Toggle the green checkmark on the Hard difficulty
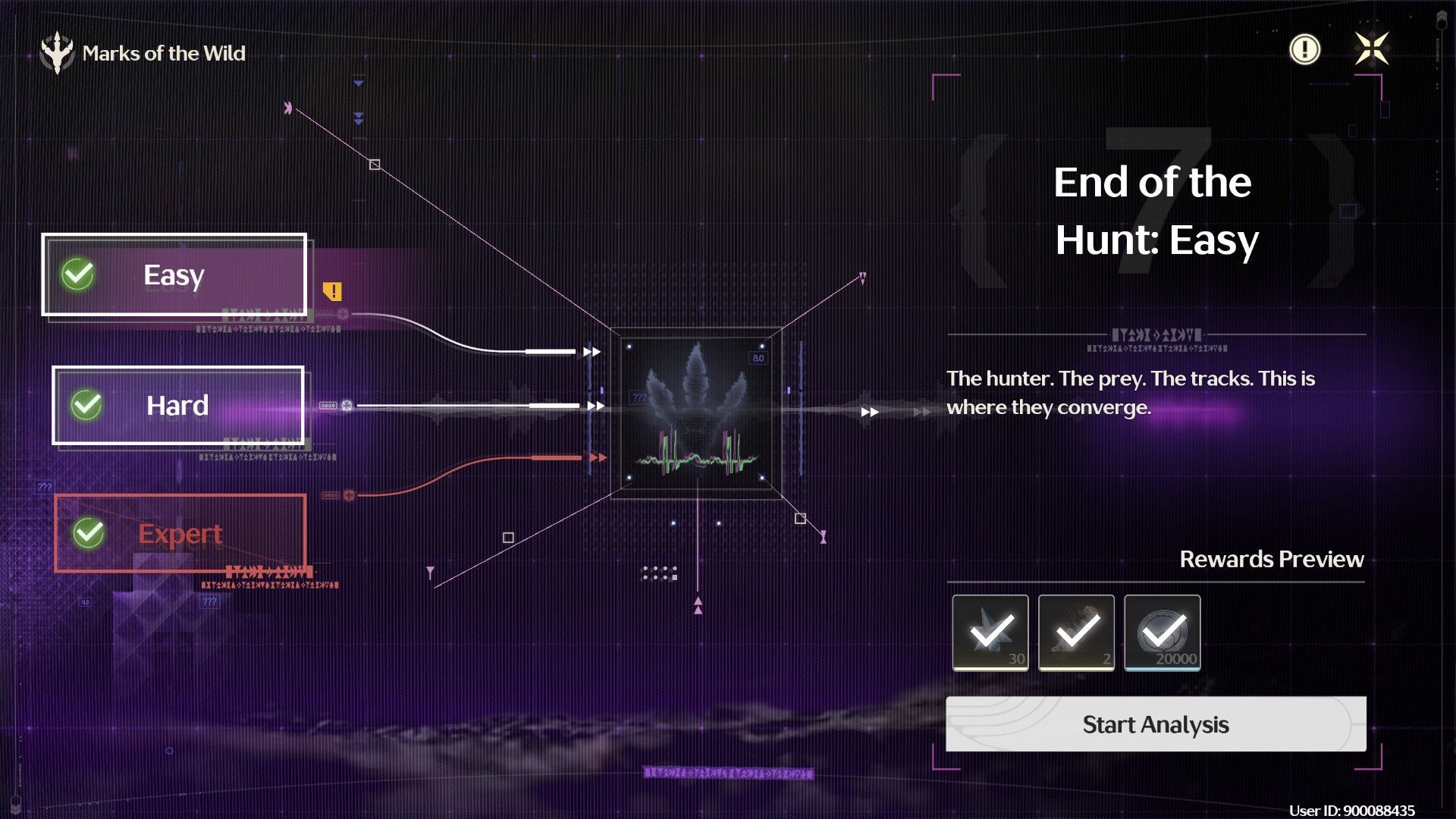Image resolution: width=1456 pixels, height=819 pixels. 86,405
